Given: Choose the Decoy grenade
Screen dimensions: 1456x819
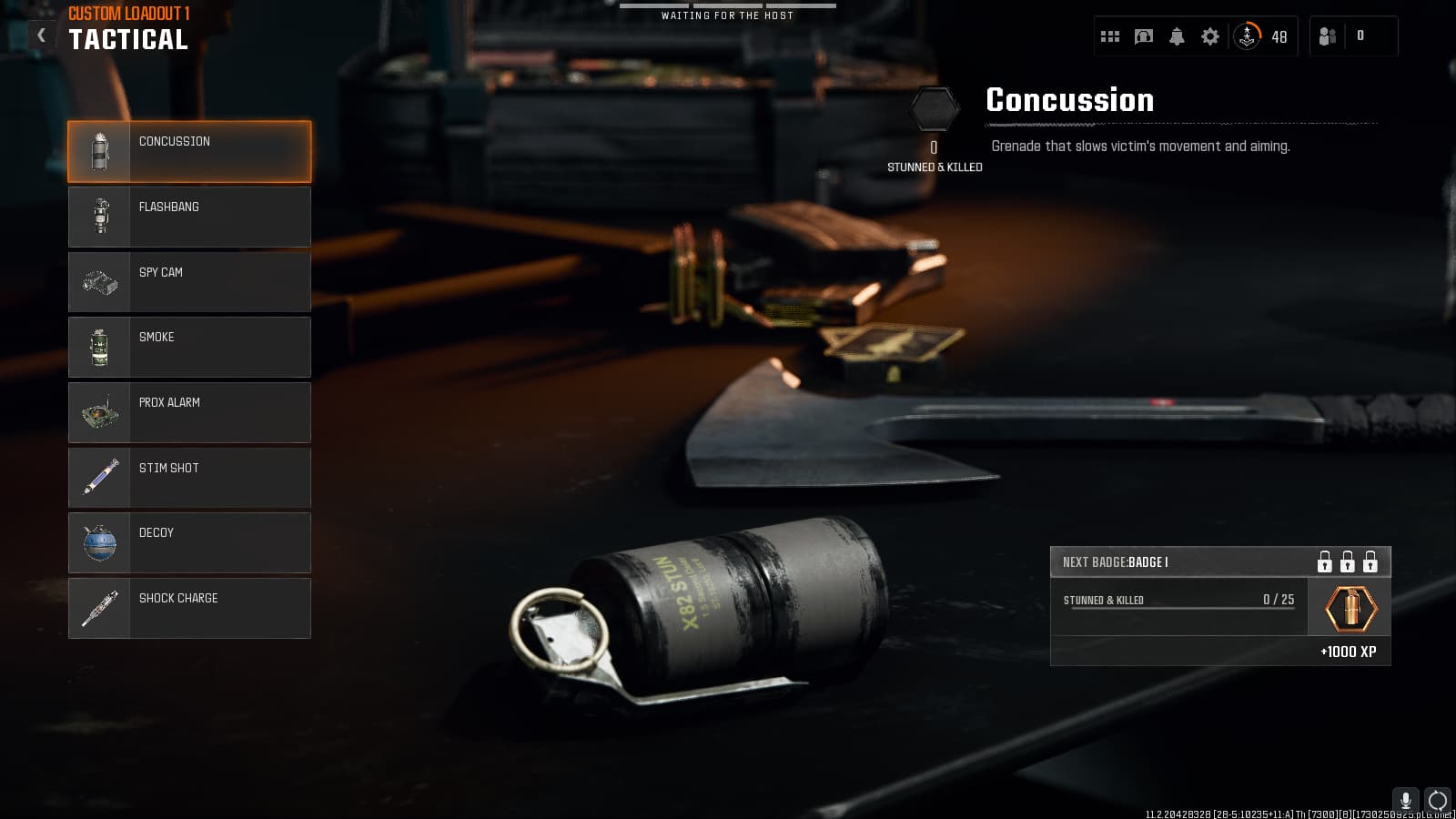Looking at the screenshot, I should pyautogui.click(x=189, y=542).
